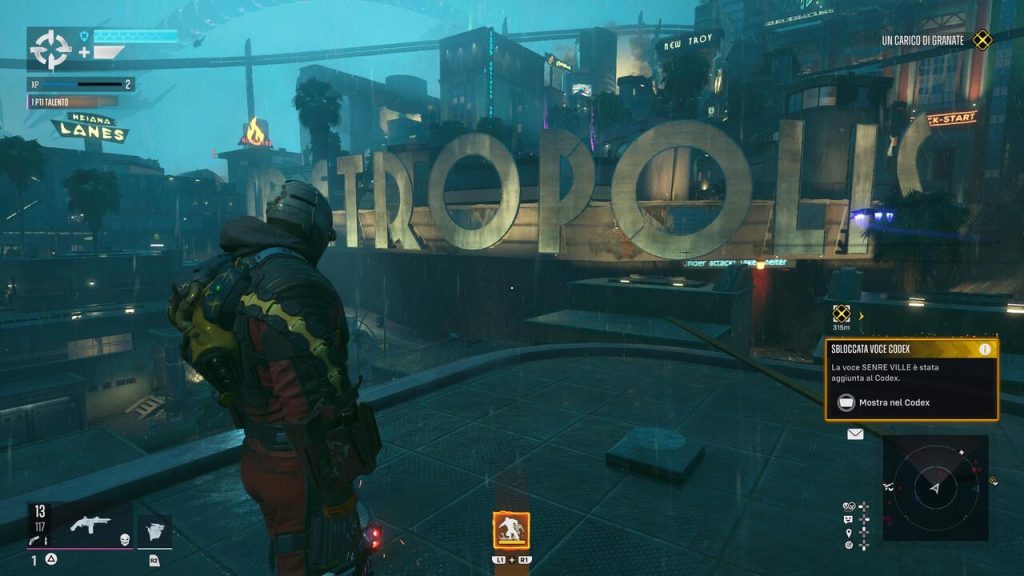Click the info icon on the Codex notification
Image resolution: width=1024 pixels, height=576 pixels.
pyautogui.click(x=986, y=349)
